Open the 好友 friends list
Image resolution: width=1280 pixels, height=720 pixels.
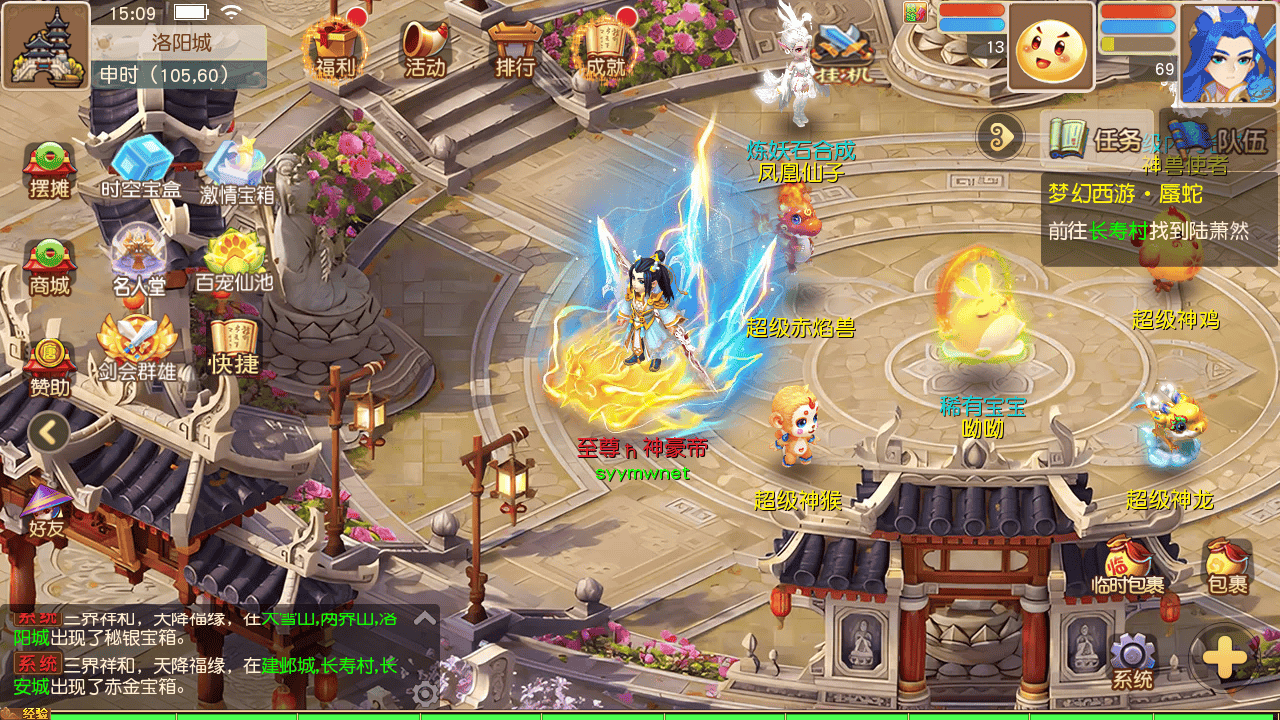coord(47,510)
